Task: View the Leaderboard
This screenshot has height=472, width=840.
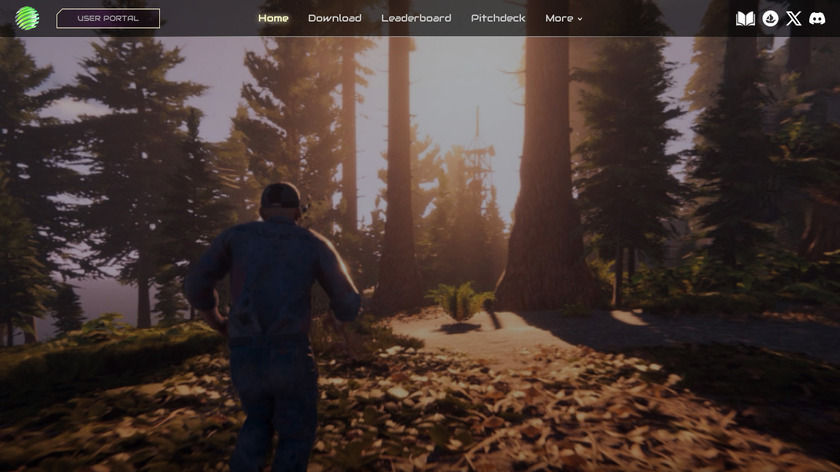Action: click(x=416, y=18)
